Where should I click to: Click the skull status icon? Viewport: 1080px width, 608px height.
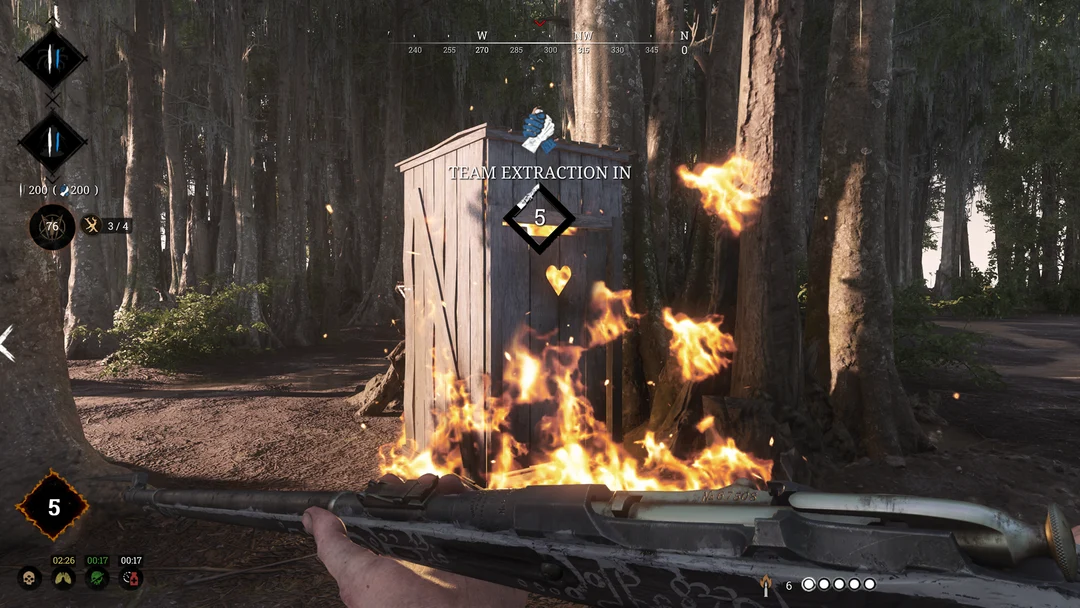click(x=30, y=577)
